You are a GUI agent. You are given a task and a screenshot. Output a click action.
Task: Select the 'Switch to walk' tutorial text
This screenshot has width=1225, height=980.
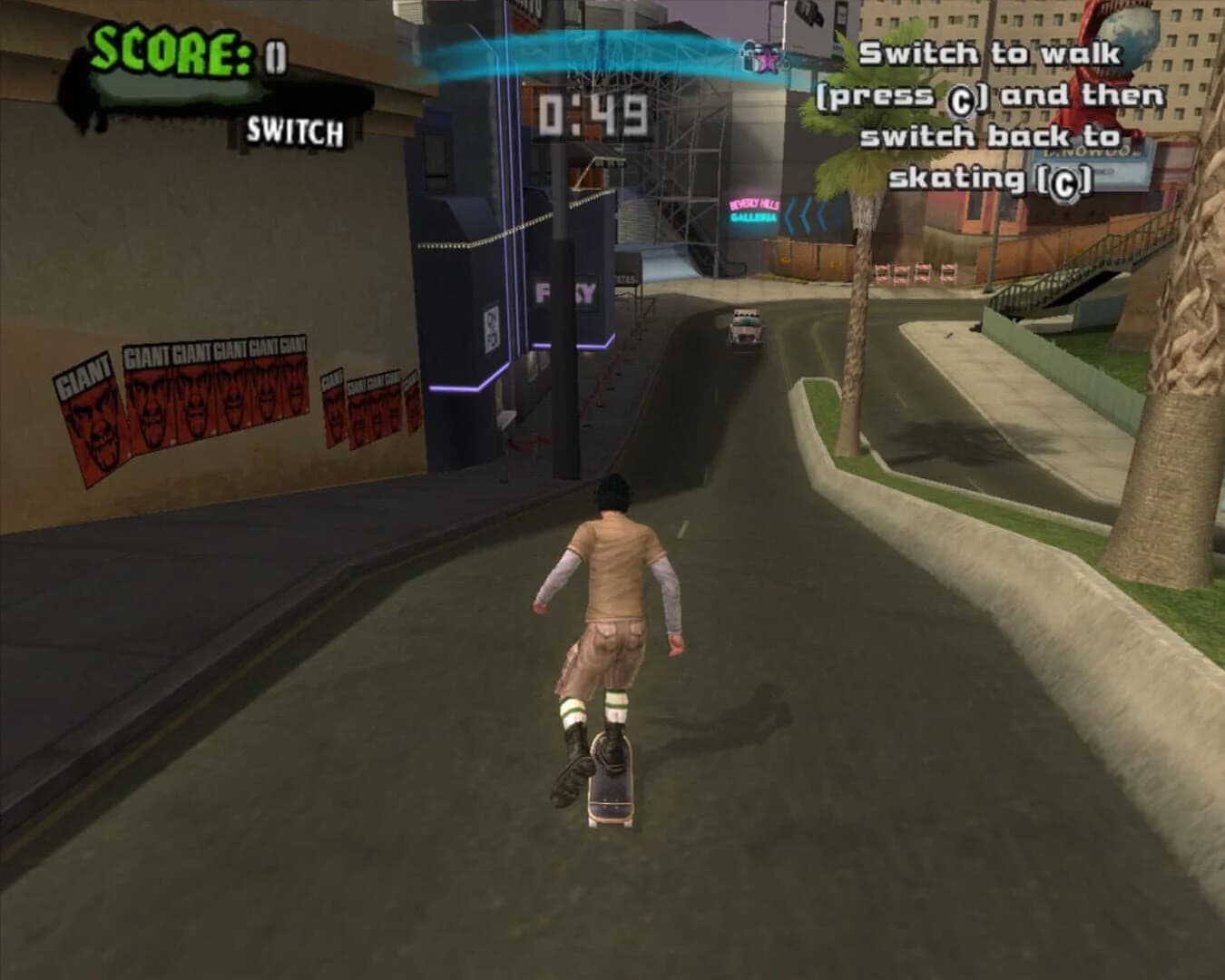998,118
